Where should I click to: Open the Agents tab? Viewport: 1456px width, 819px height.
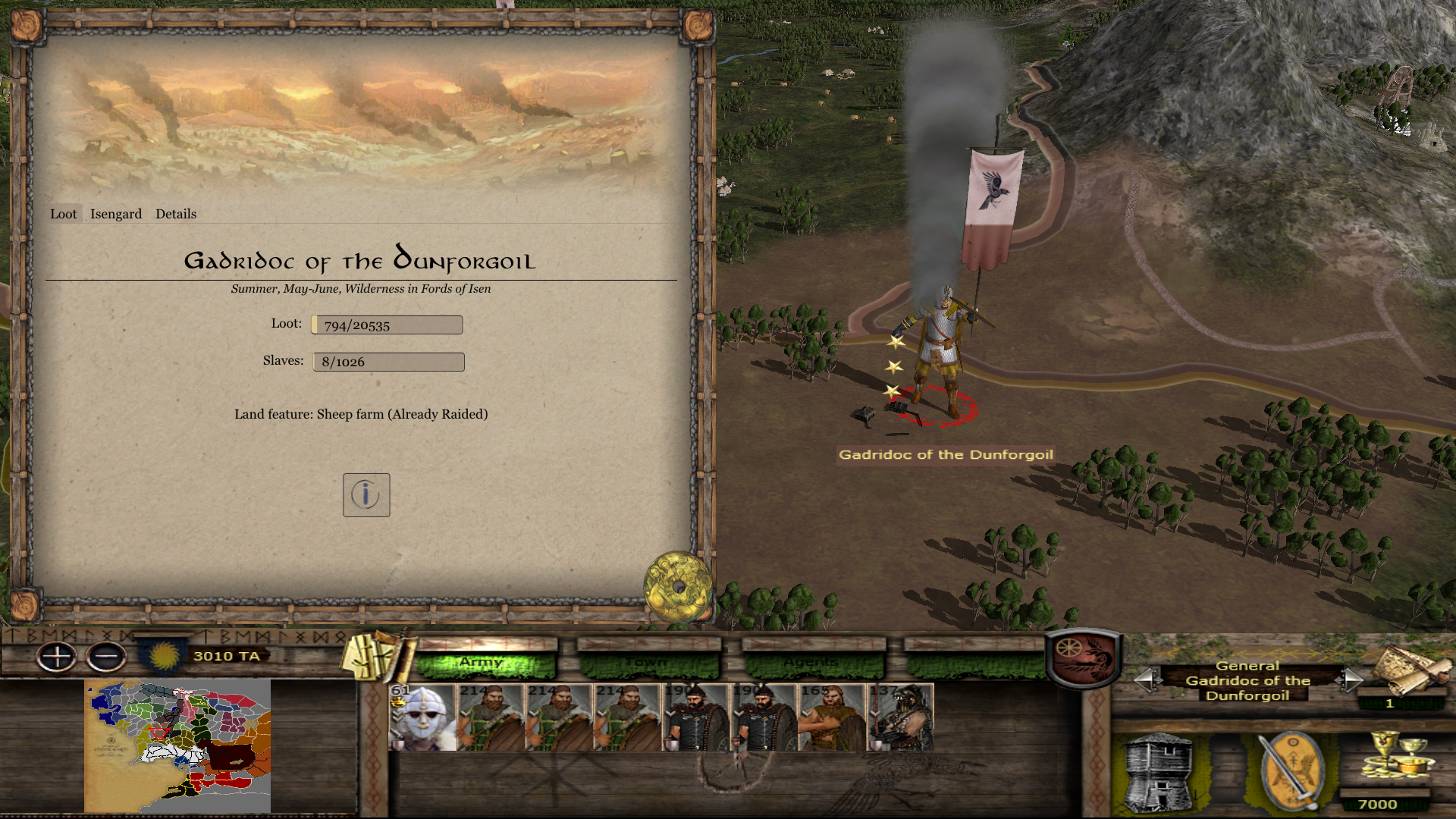pyautogui.click(x=811, y=663)
